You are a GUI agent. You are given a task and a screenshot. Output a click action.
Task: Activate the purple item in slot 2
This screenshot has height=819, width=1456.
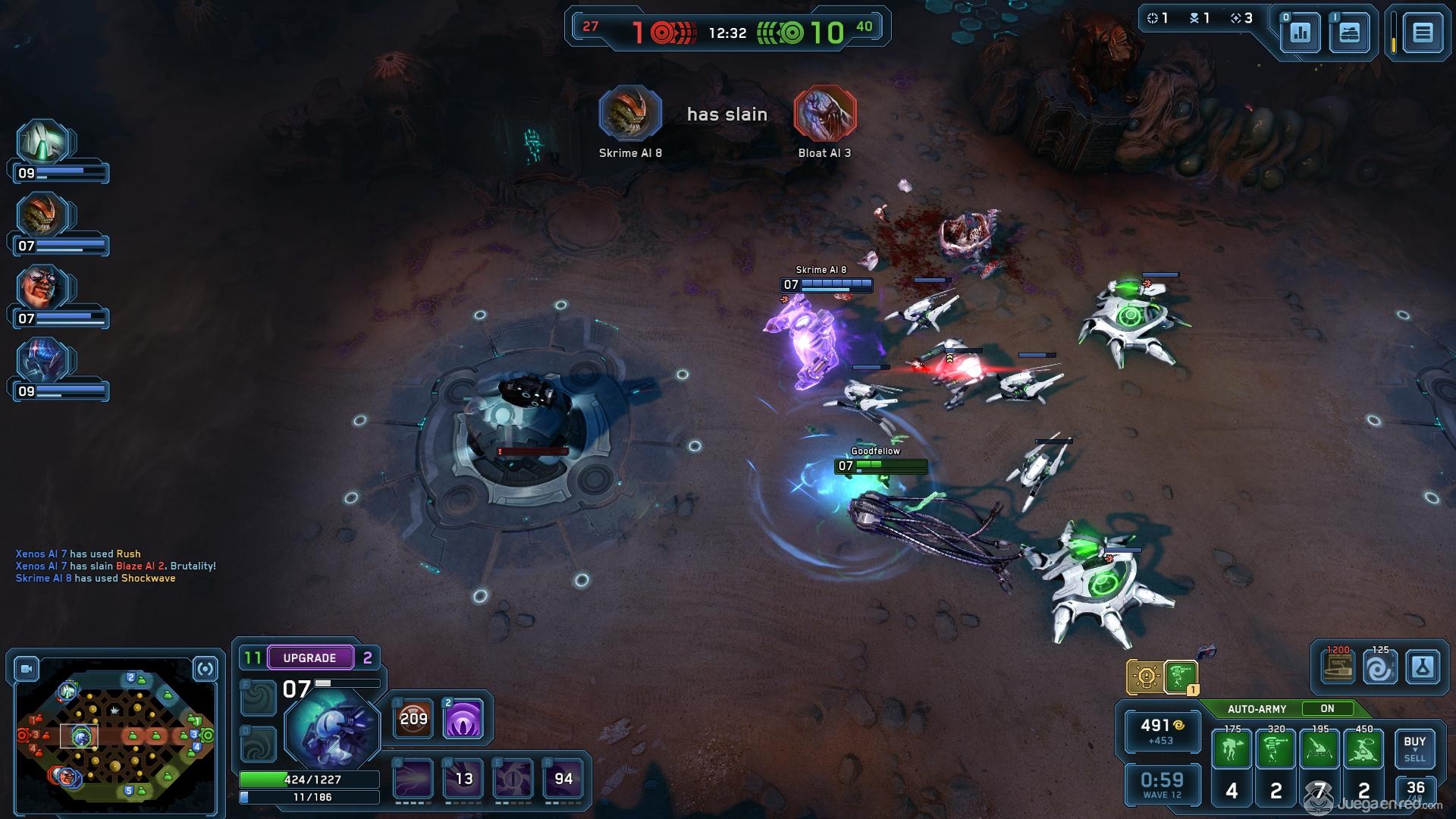coord(463,718)
